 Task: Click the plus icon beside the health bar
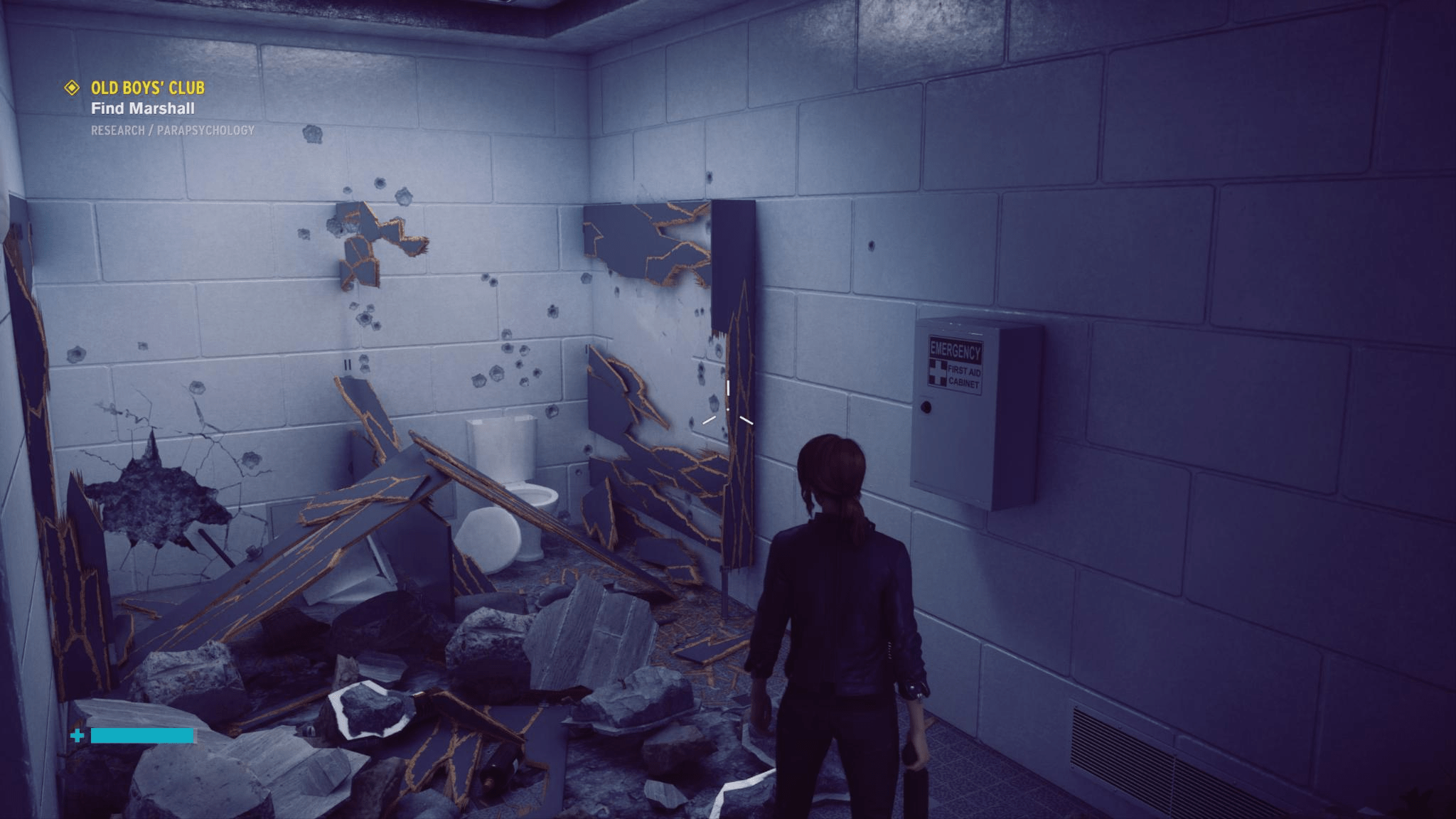(x=75, y=737)
